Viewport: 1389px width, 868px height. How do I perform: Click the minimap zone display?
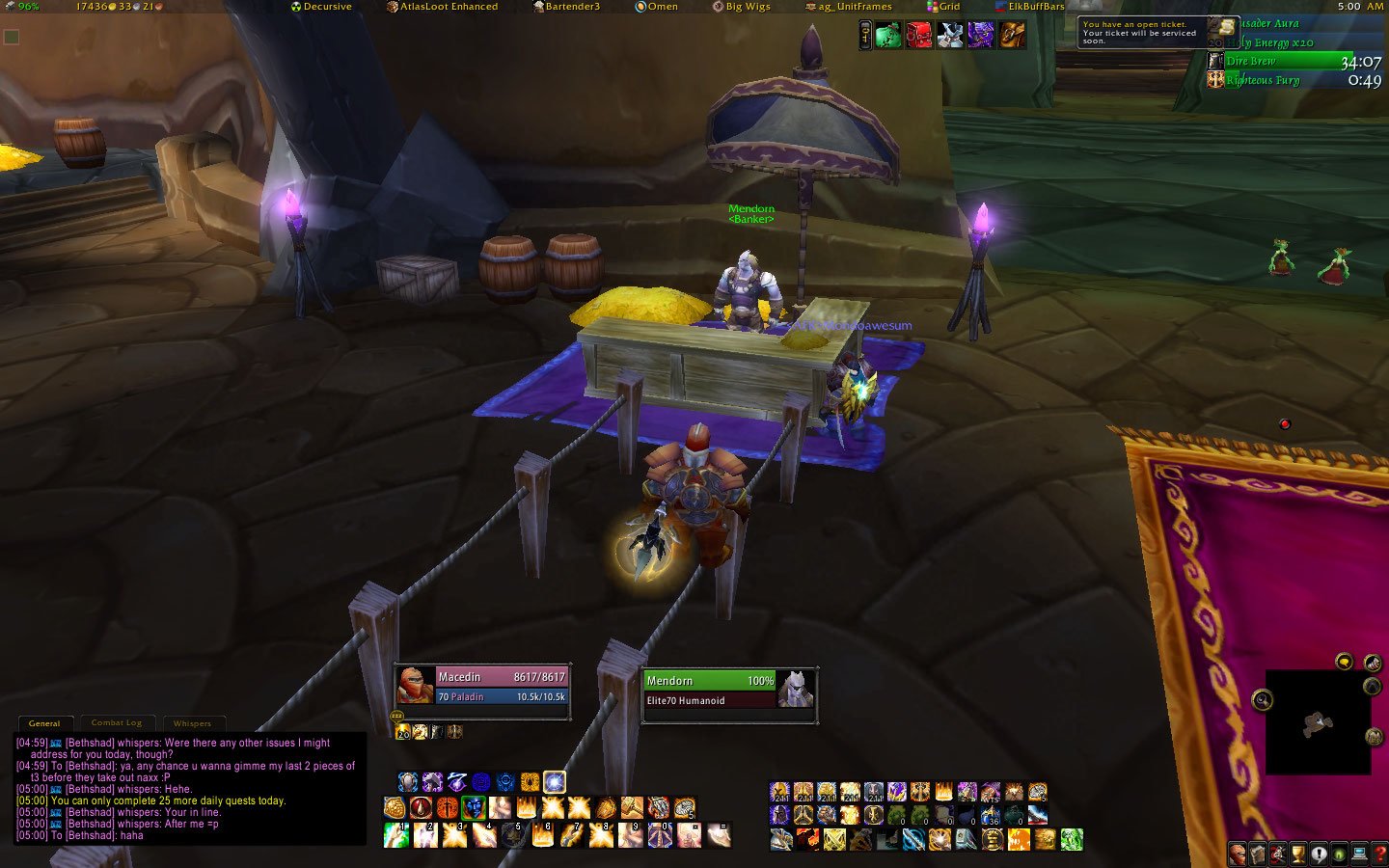(1318, 721)
